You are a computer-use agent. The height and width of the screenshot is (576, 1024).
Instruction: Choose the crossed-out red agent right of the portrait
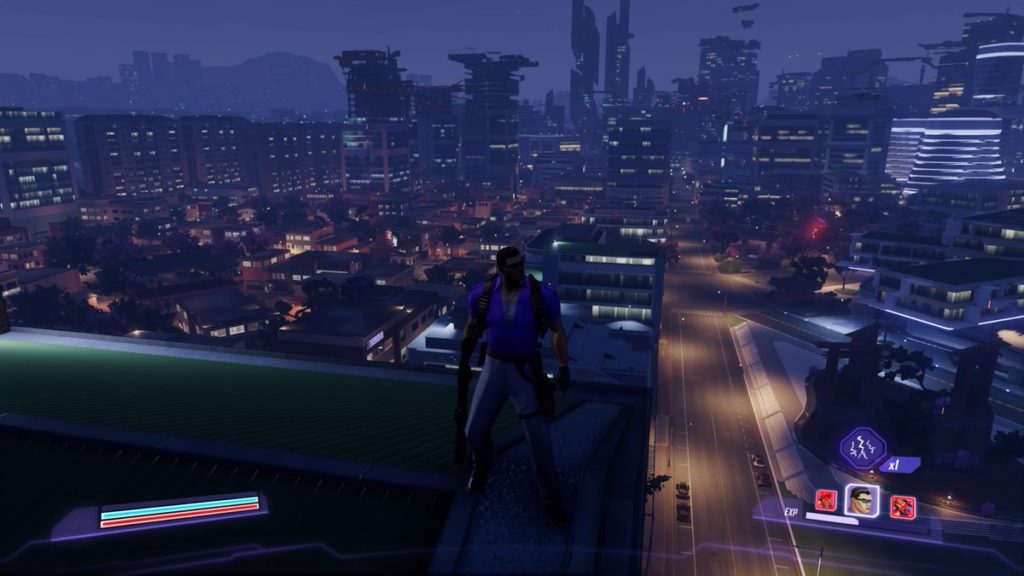coord(902,506)
